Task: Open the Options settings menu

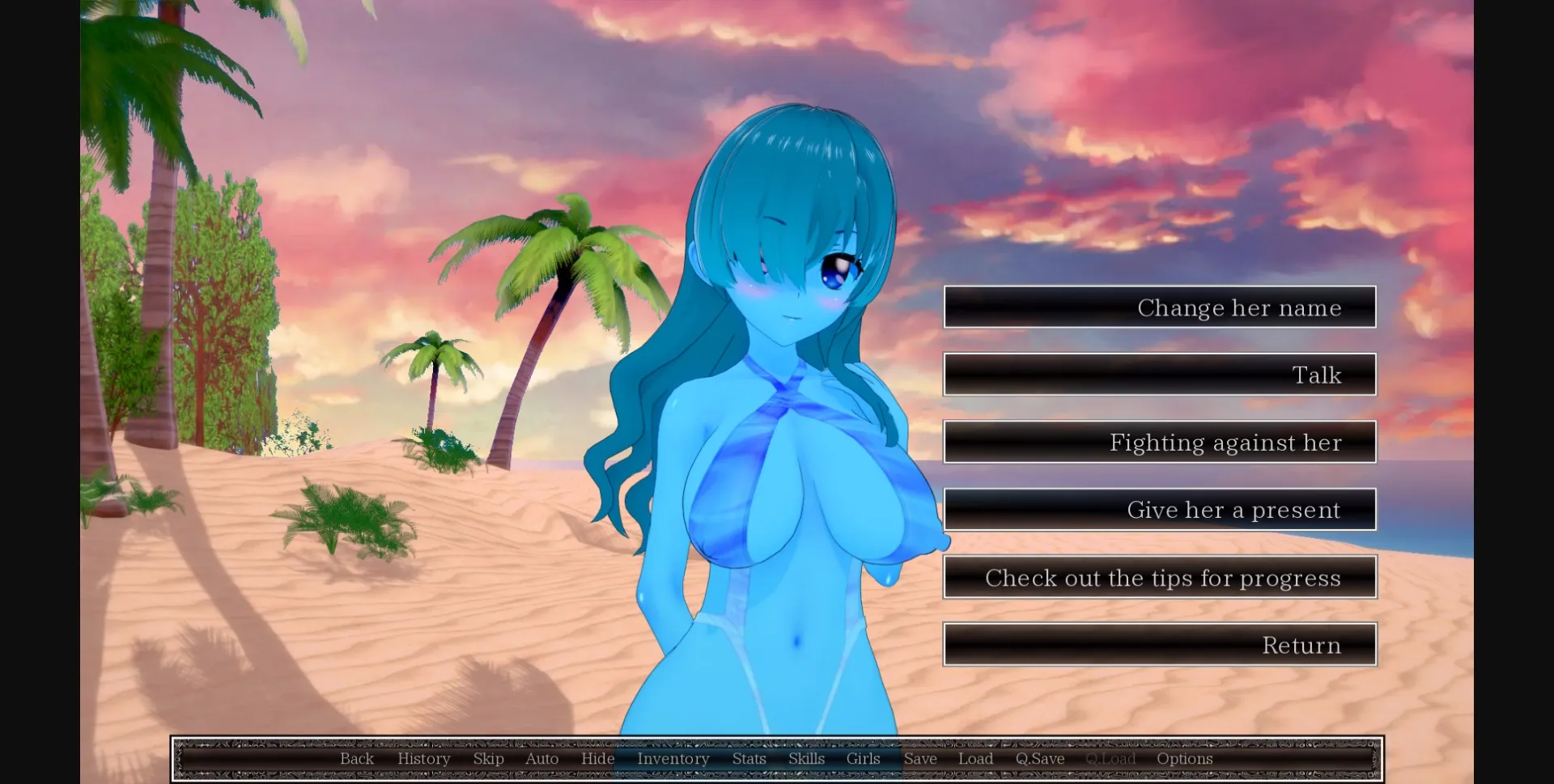Action: (x=1184, y=758)
